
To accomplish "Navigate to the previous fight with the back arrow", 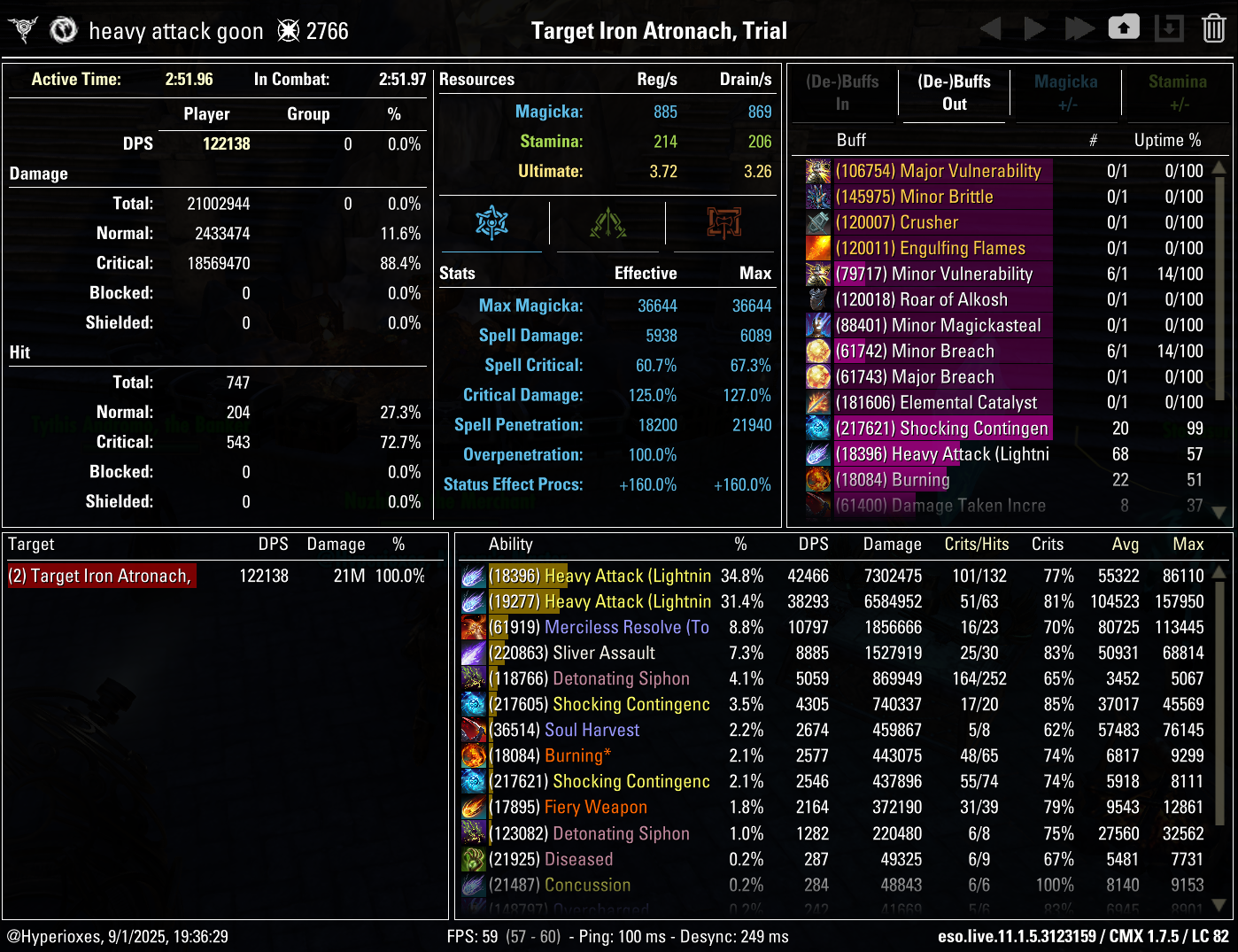I will pyautogui.click(x=991, y=27).
